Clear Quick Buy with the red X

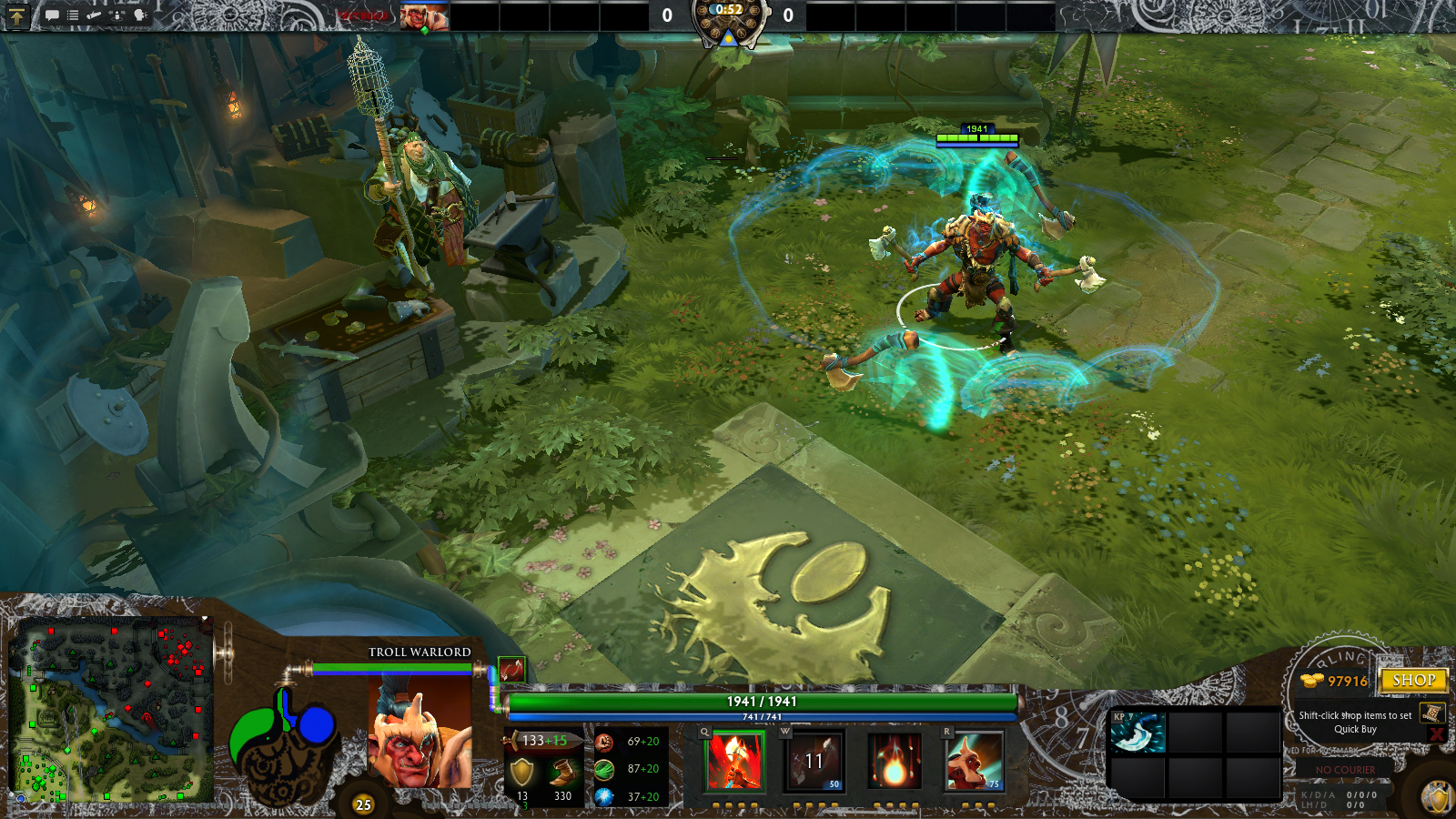[1437, 733]
